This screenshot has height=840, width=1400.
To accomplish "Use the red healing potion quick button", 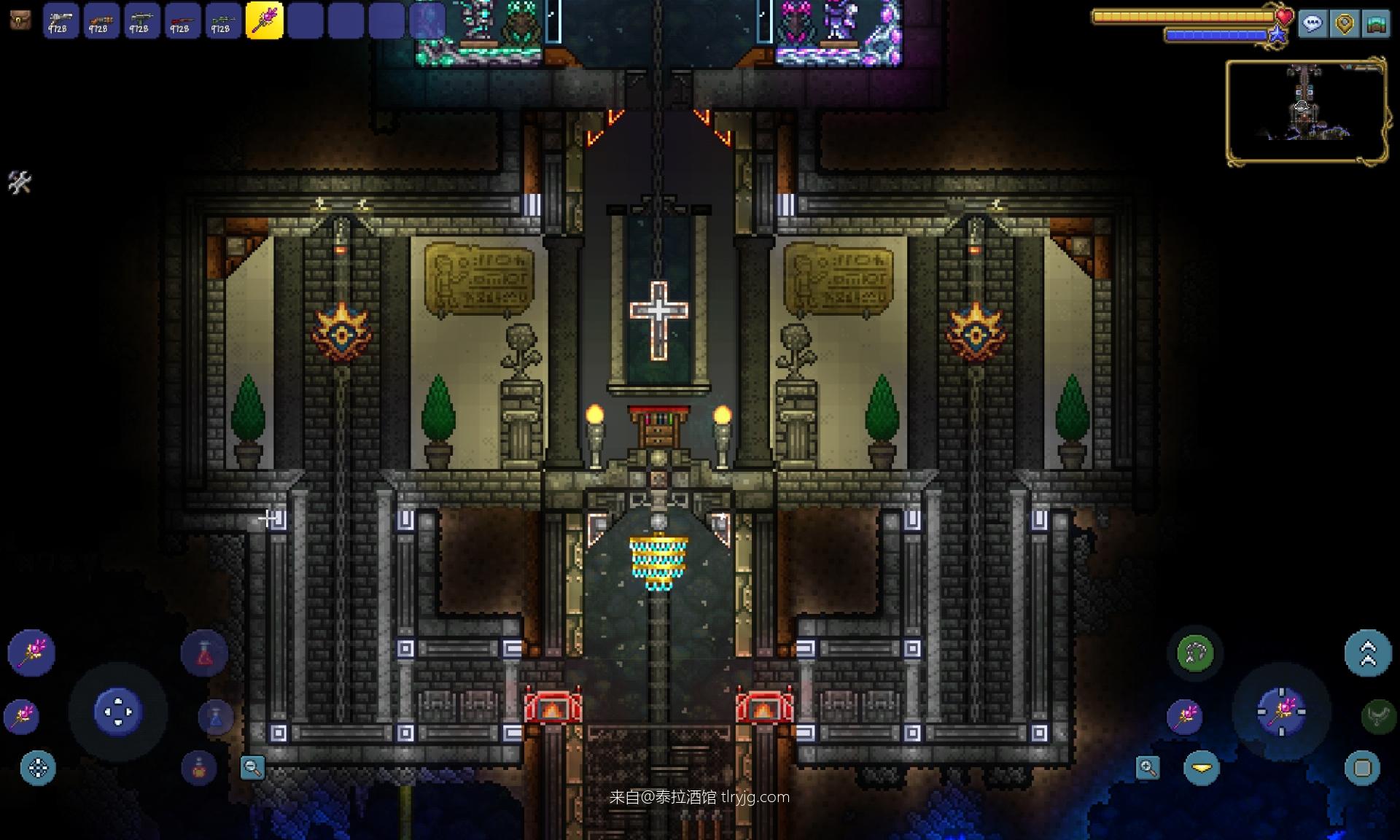I will [x=204, y=653].
